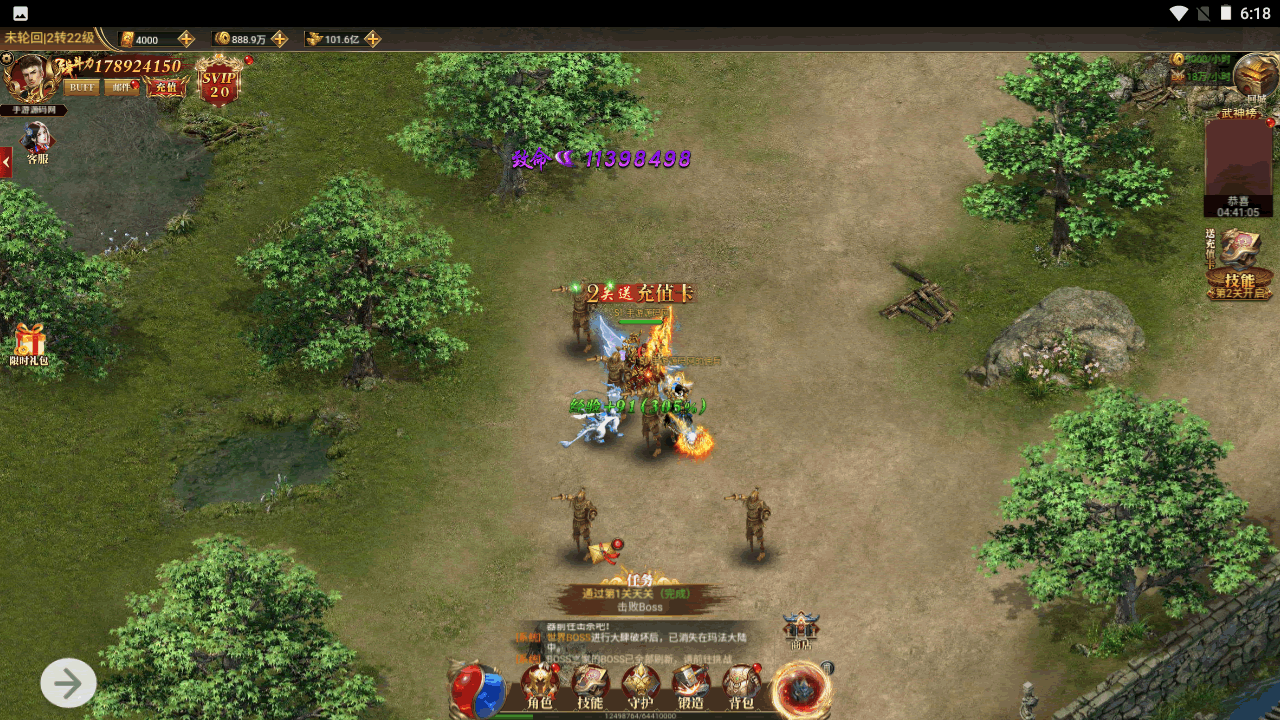Open the player portrait profile

pyautogui.click(x=28, y=79)
